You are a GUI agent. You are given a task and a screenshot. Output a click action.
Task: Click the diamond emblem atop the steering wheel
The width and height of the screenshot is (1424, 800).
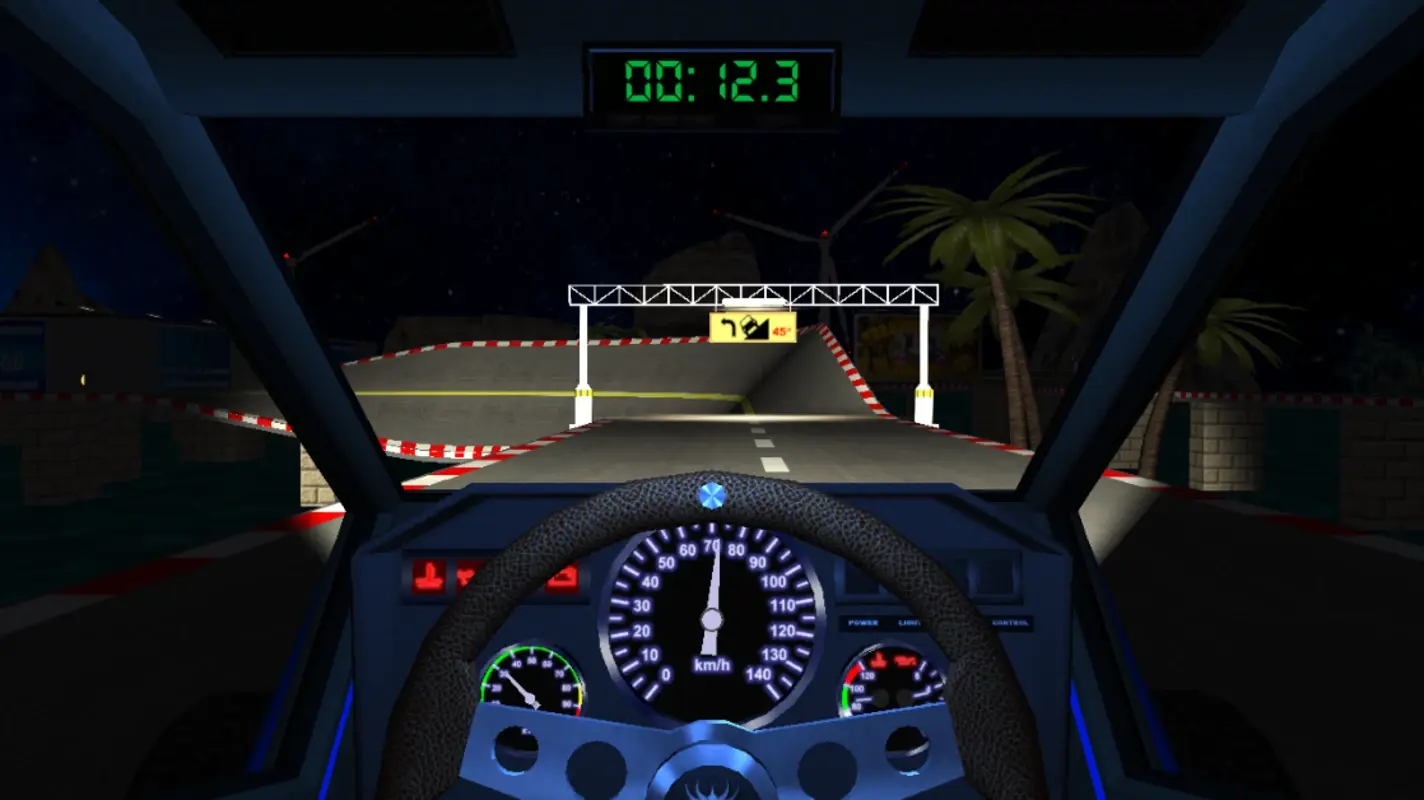710,494
